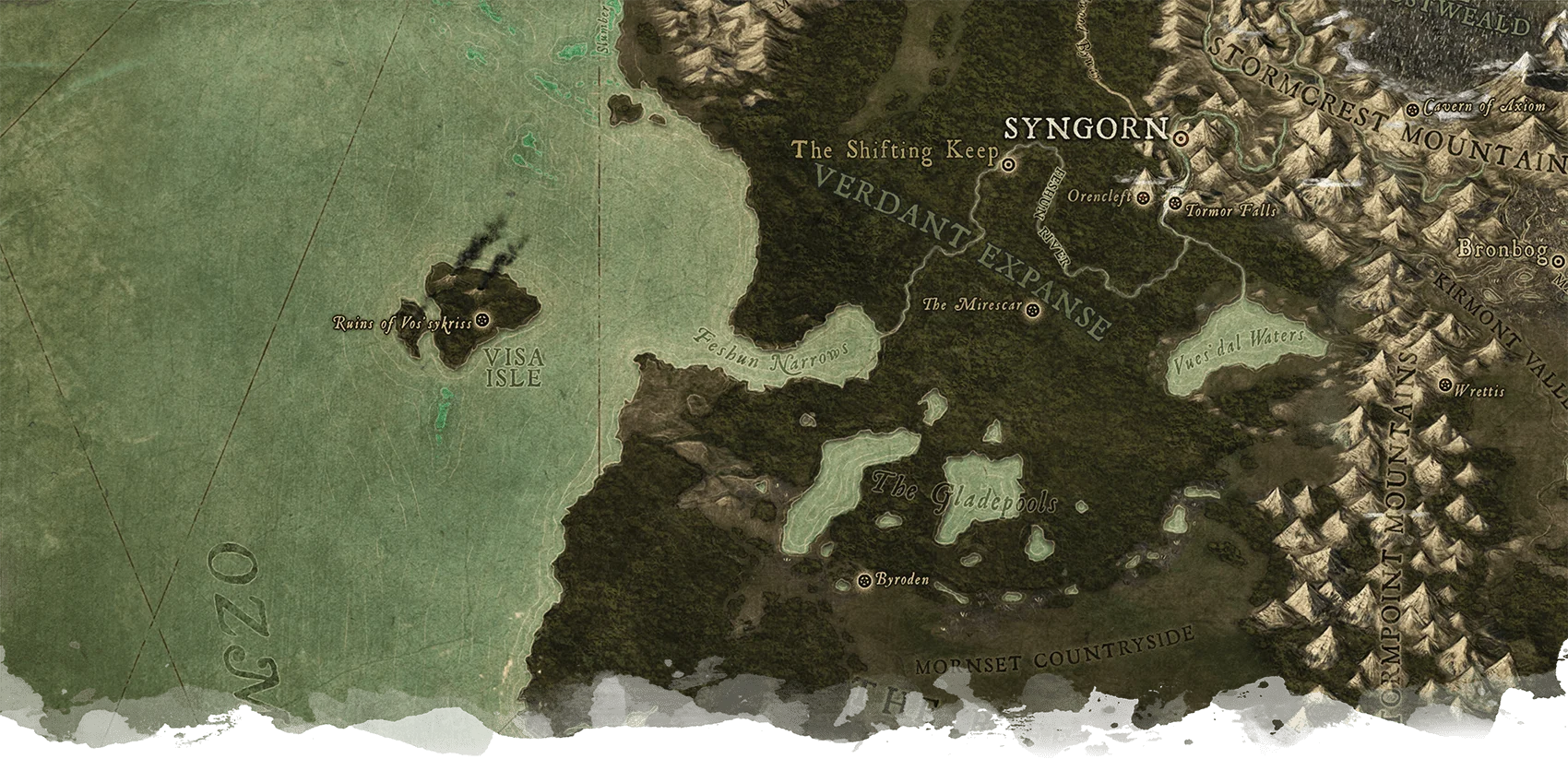Choose the Wrettis map marker
1568x759 pixels.
[x=1444, y=385]
